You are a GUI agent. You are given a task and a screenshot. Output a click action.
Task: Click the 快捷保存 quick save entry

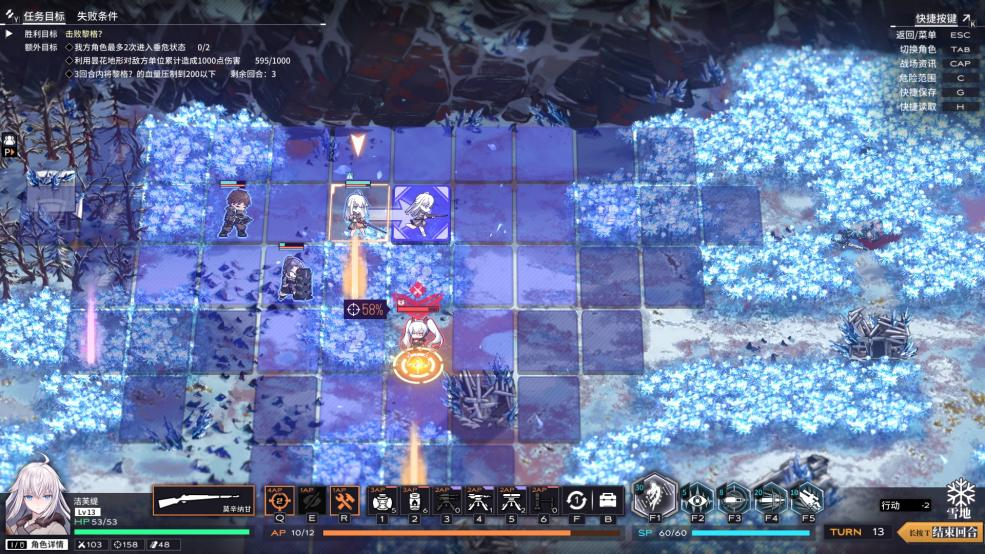(x=916, y=92)
